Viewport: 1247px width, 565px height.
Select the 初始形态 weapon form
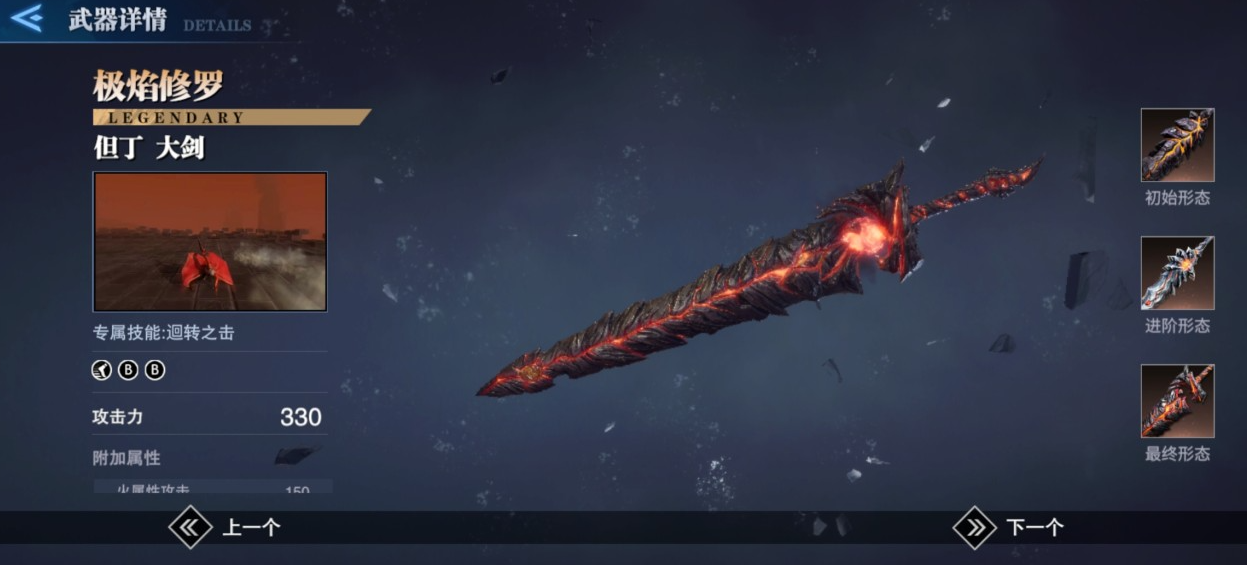pyautogui.click(x=1177, y=145)
